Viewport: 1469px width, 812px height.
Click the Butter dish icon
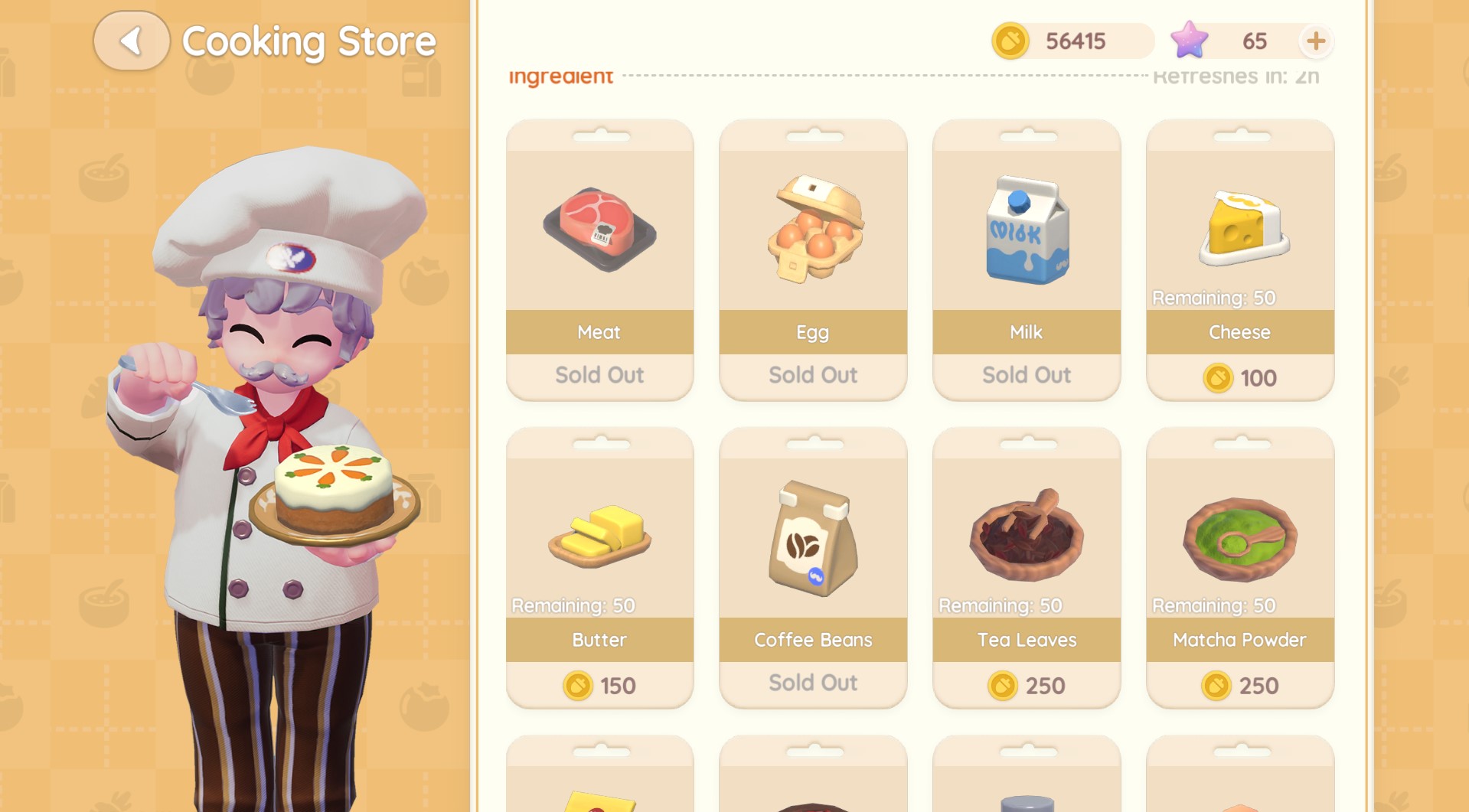point(599,536)
